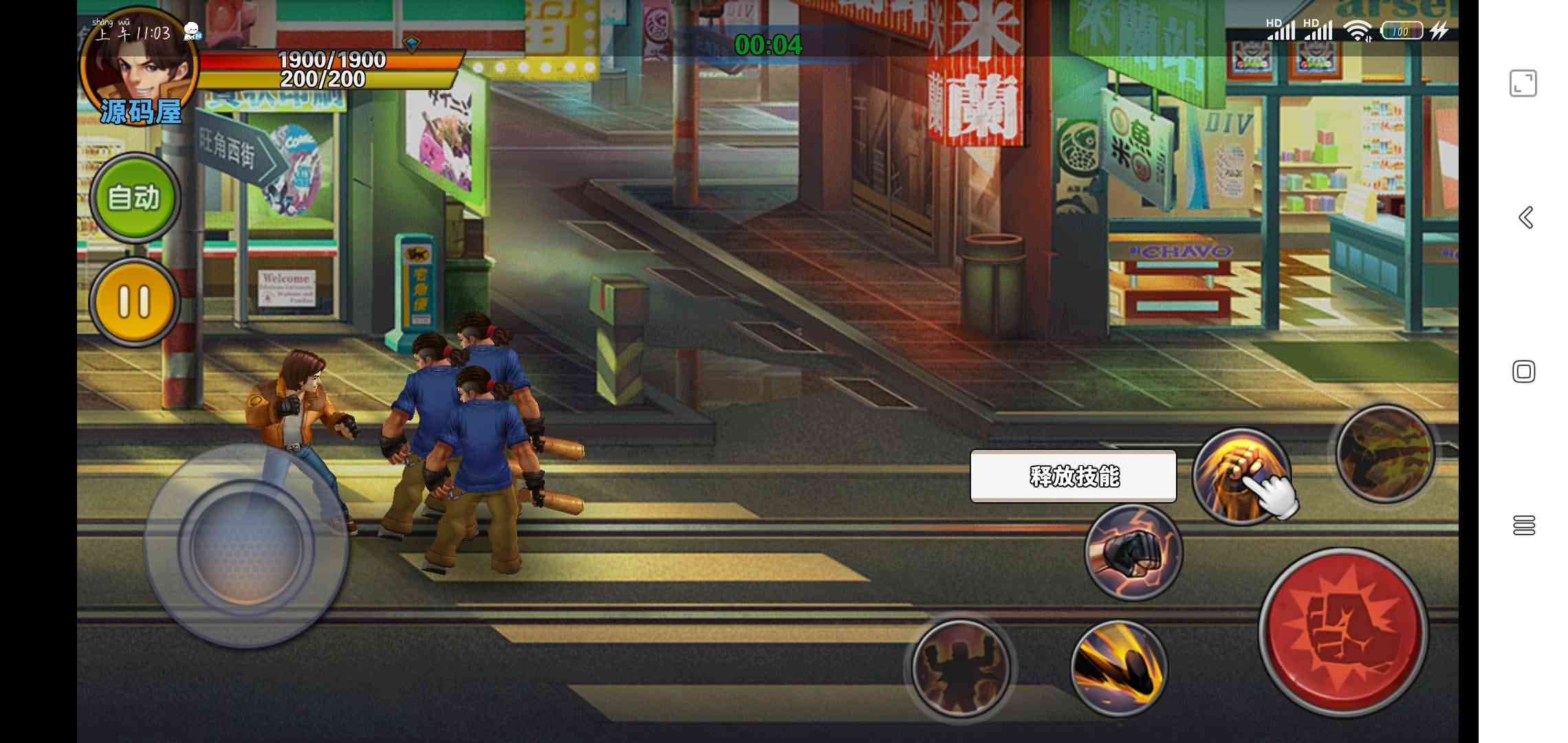1568x743 pixels.
Task: Open recent apps with the square navigation icon
Action: pyautogui.click(x=1524, y=371)
